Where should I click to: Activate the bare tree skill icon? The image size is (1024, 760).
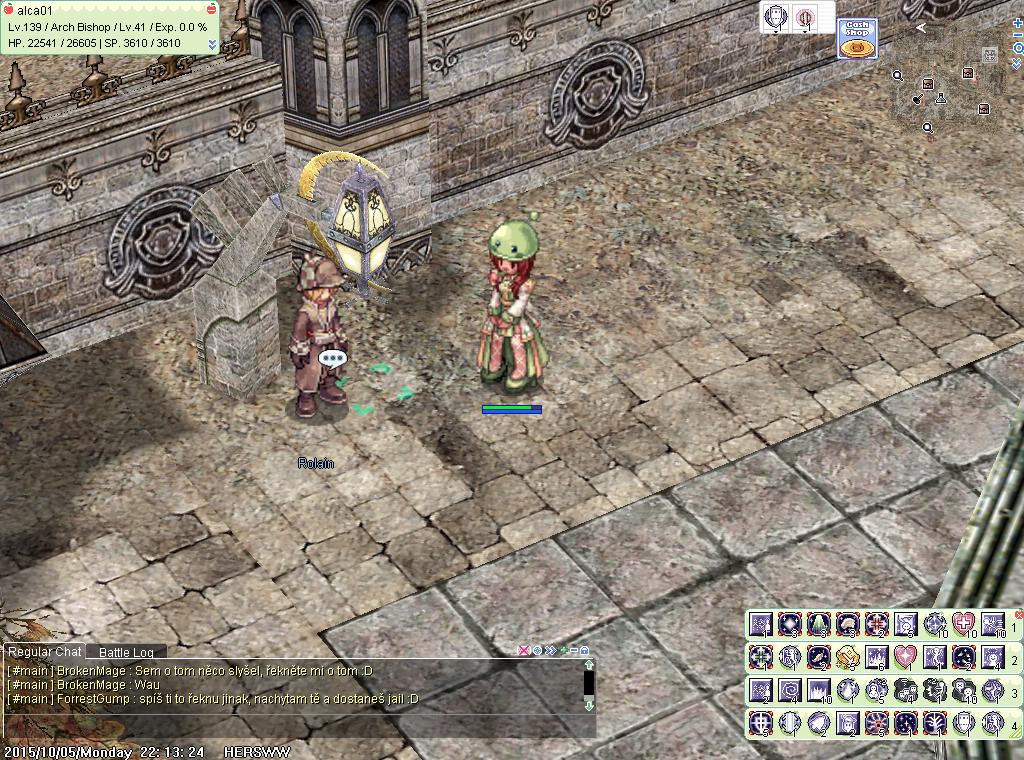coord(934,723)
